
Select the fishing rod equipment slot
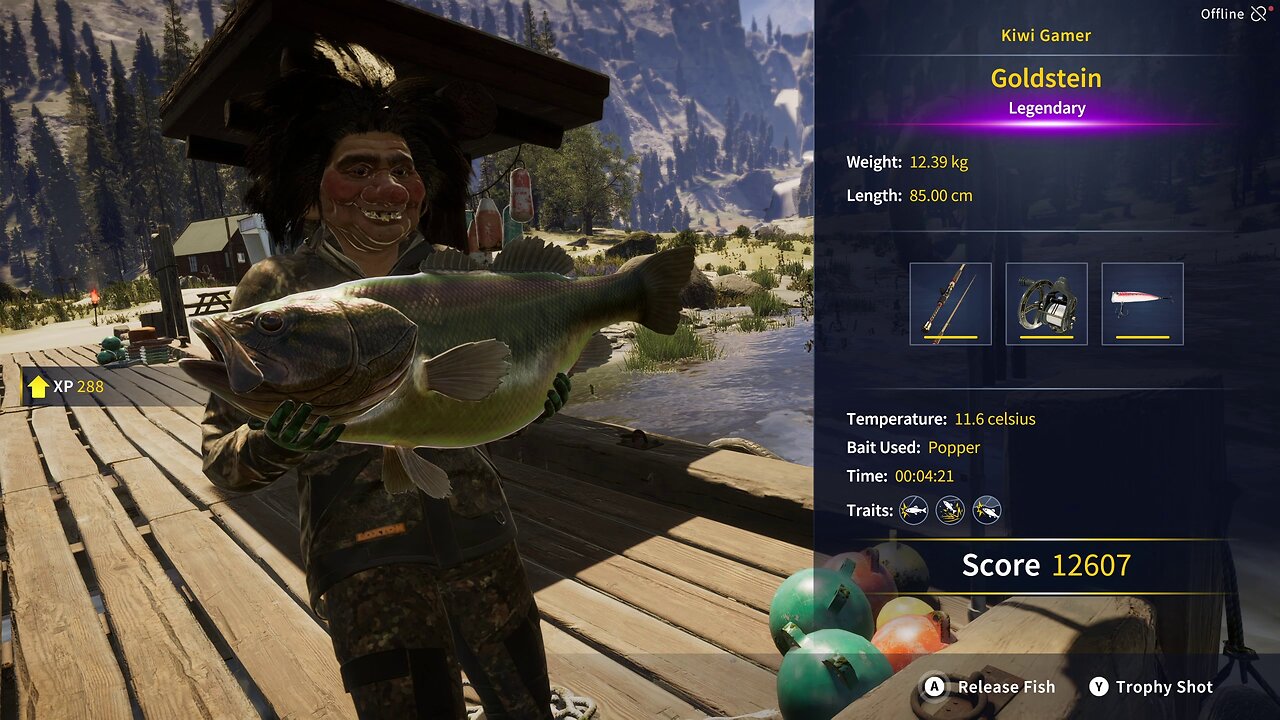pyautogui.click(x=950, y=304)
